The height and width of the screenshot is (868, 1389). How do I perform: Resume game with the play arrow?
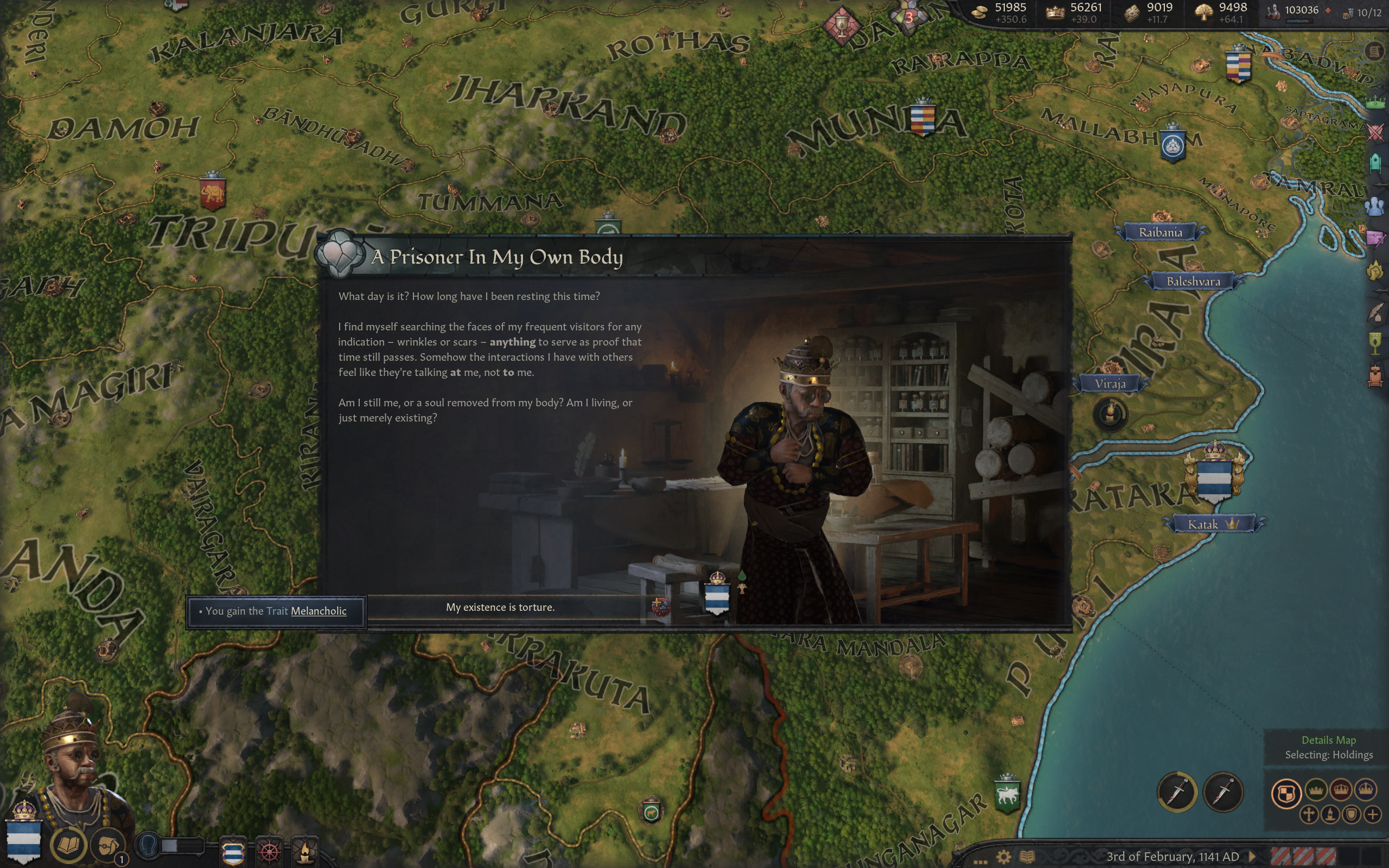click(x=1252, y=857)
